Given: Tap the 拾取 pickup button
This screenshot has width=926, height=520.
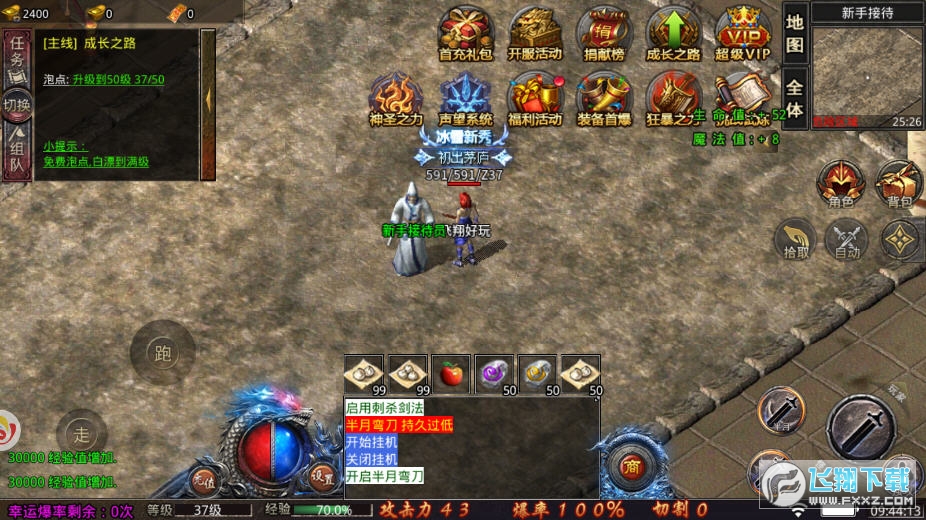Looking at the screenshot, I should point(797,240).
